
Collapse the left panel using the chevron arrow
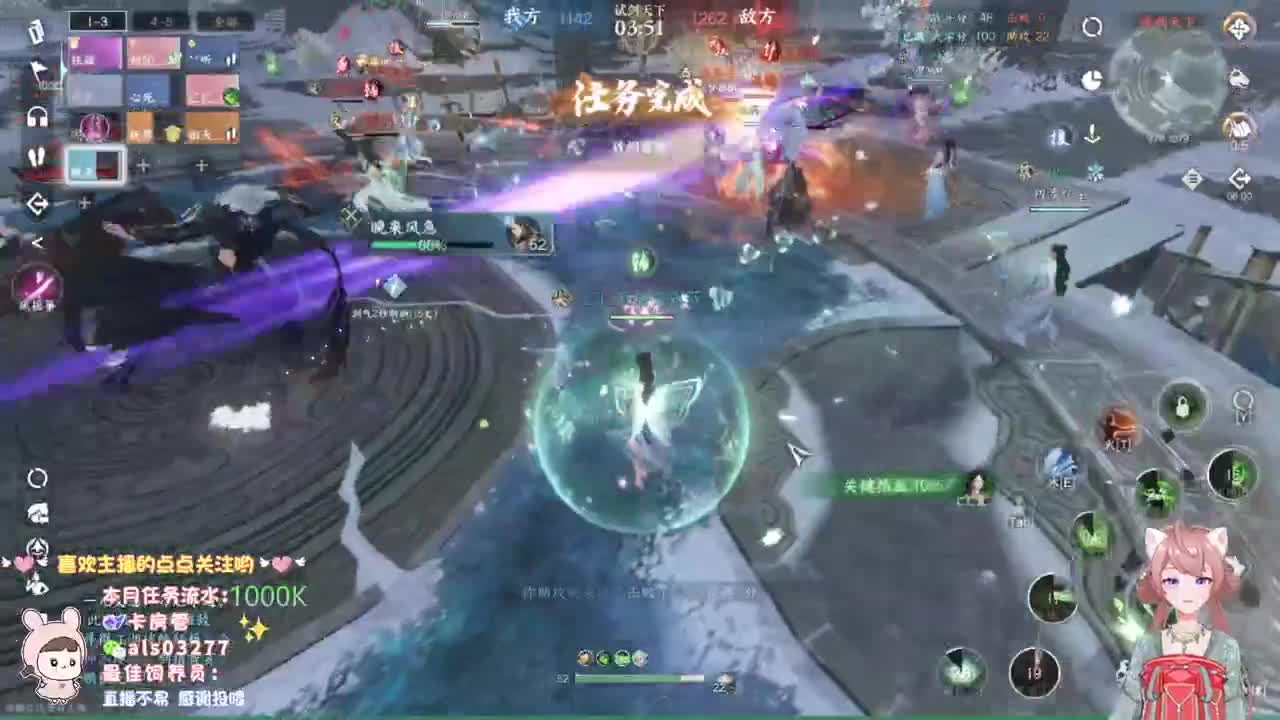[37, 240]
